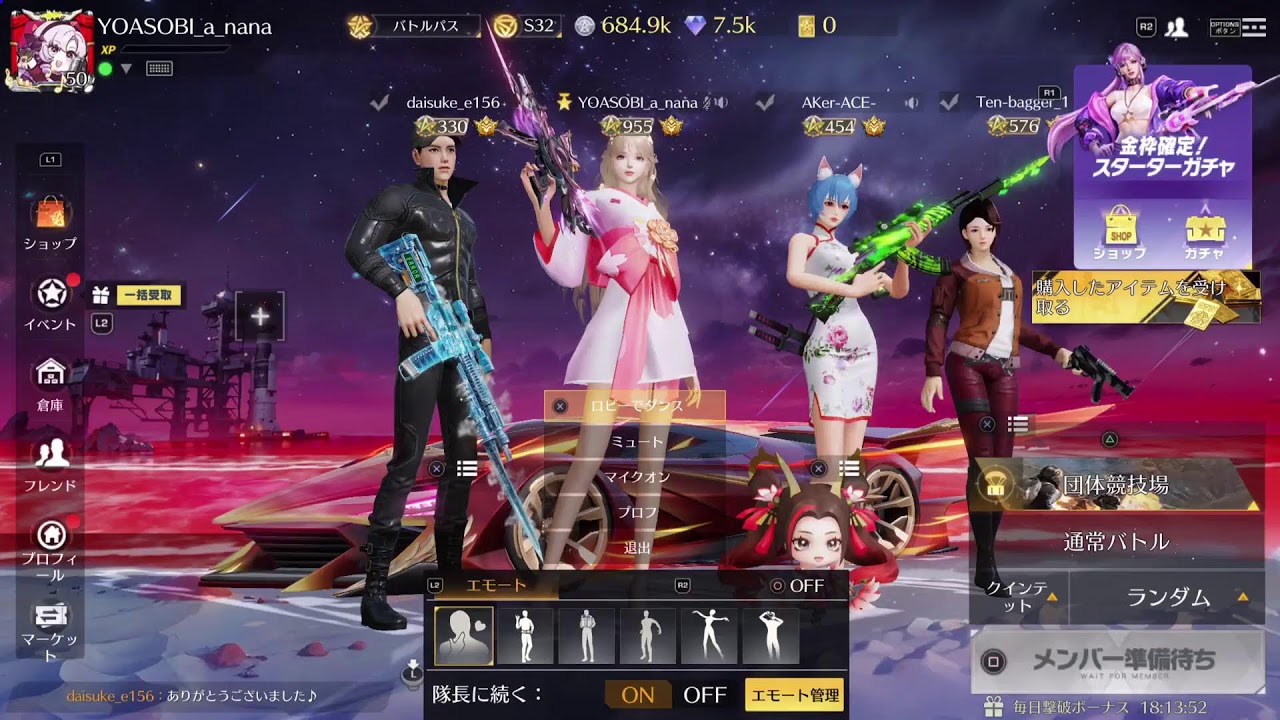The width and height of the screenshot is (1280, 720).
Task: Open the ランダム map dropdown
Action: tap(1168, 597)
